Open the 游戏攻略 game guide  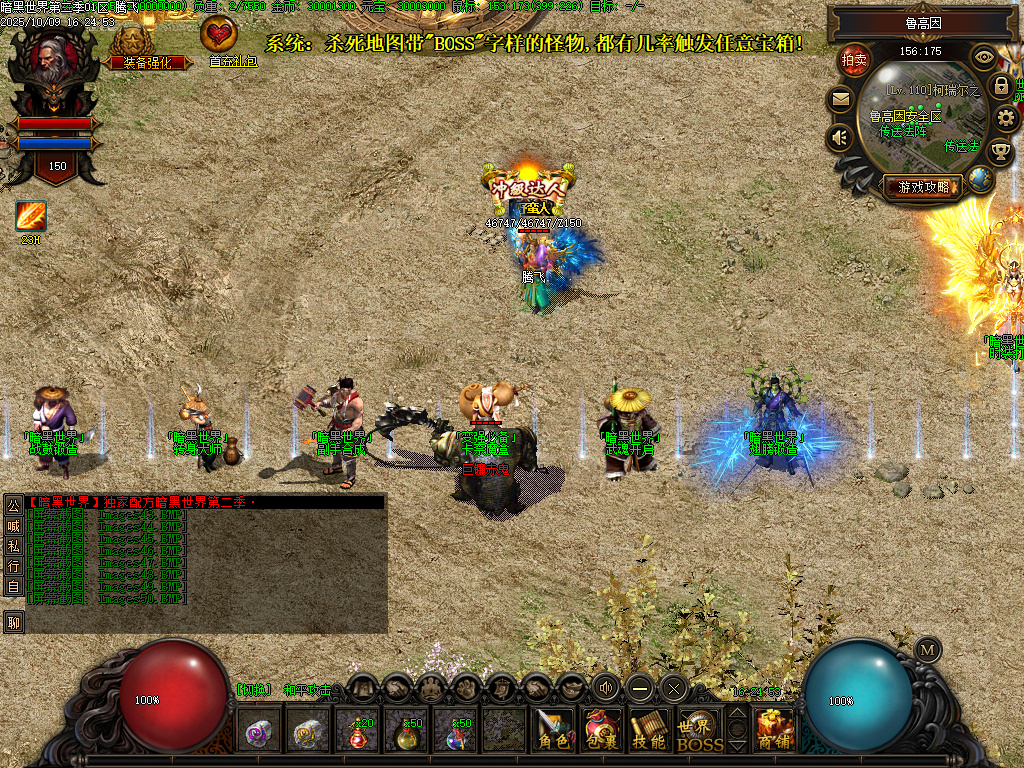(922, 186)
